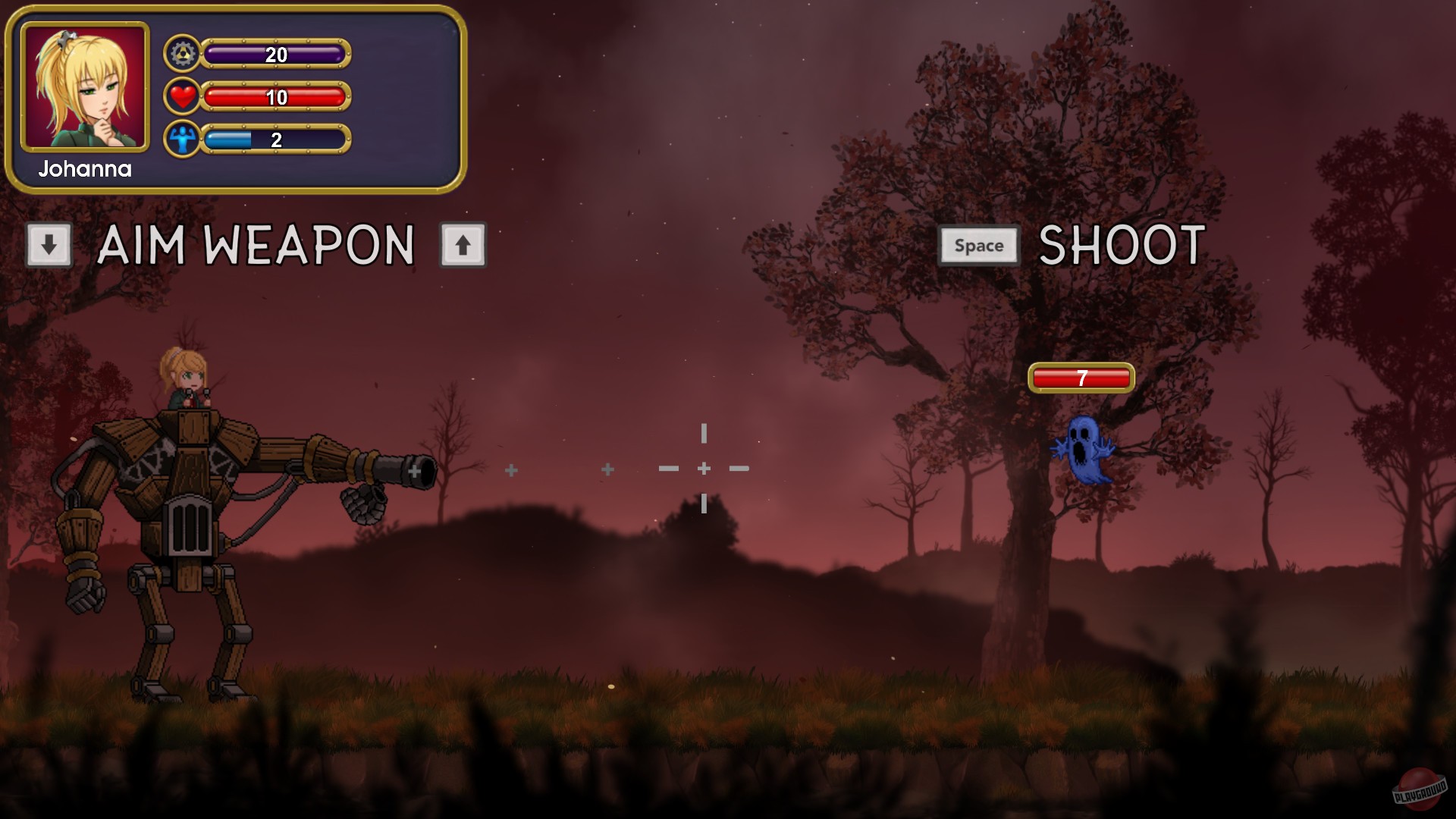Click the AIM WEAPON tutorial label

tap(258, 244)
